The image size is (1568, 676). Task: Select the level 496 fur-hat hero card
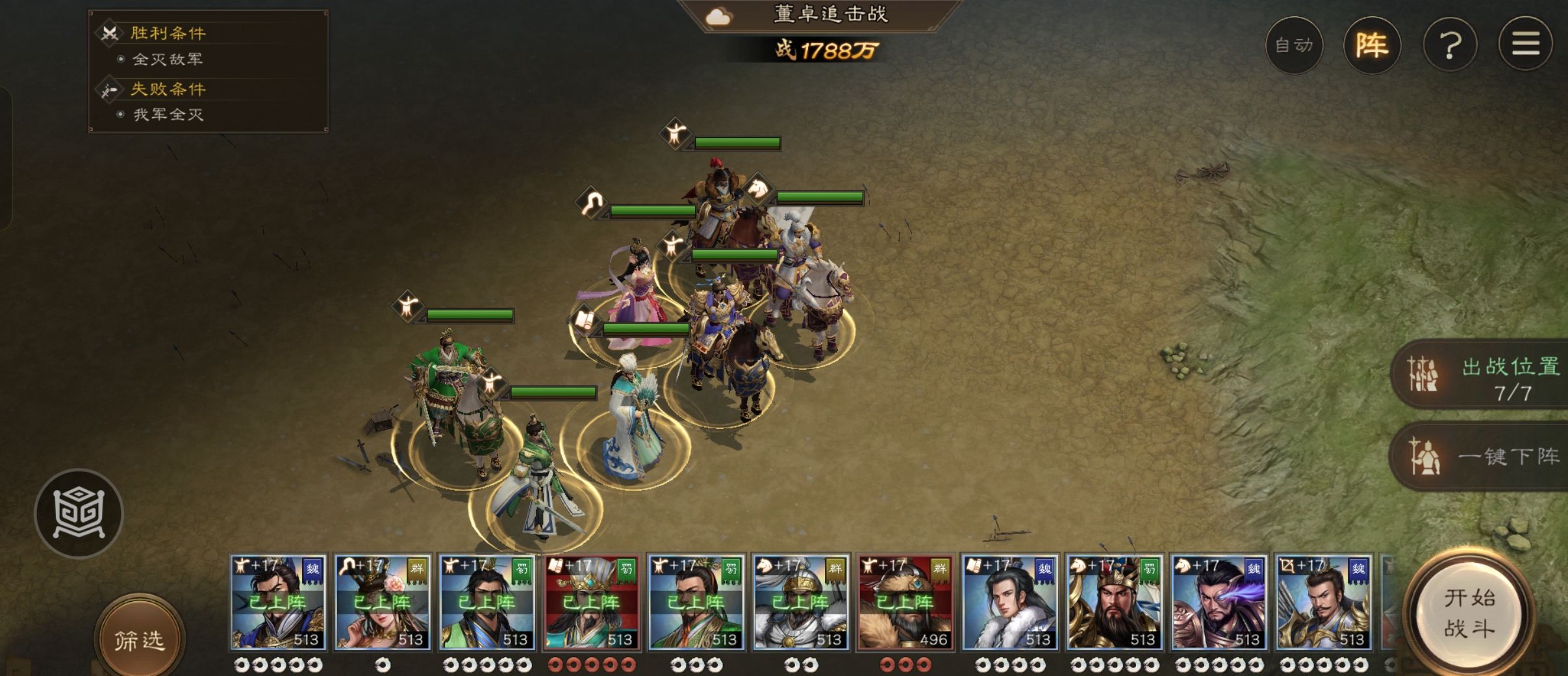905,603
